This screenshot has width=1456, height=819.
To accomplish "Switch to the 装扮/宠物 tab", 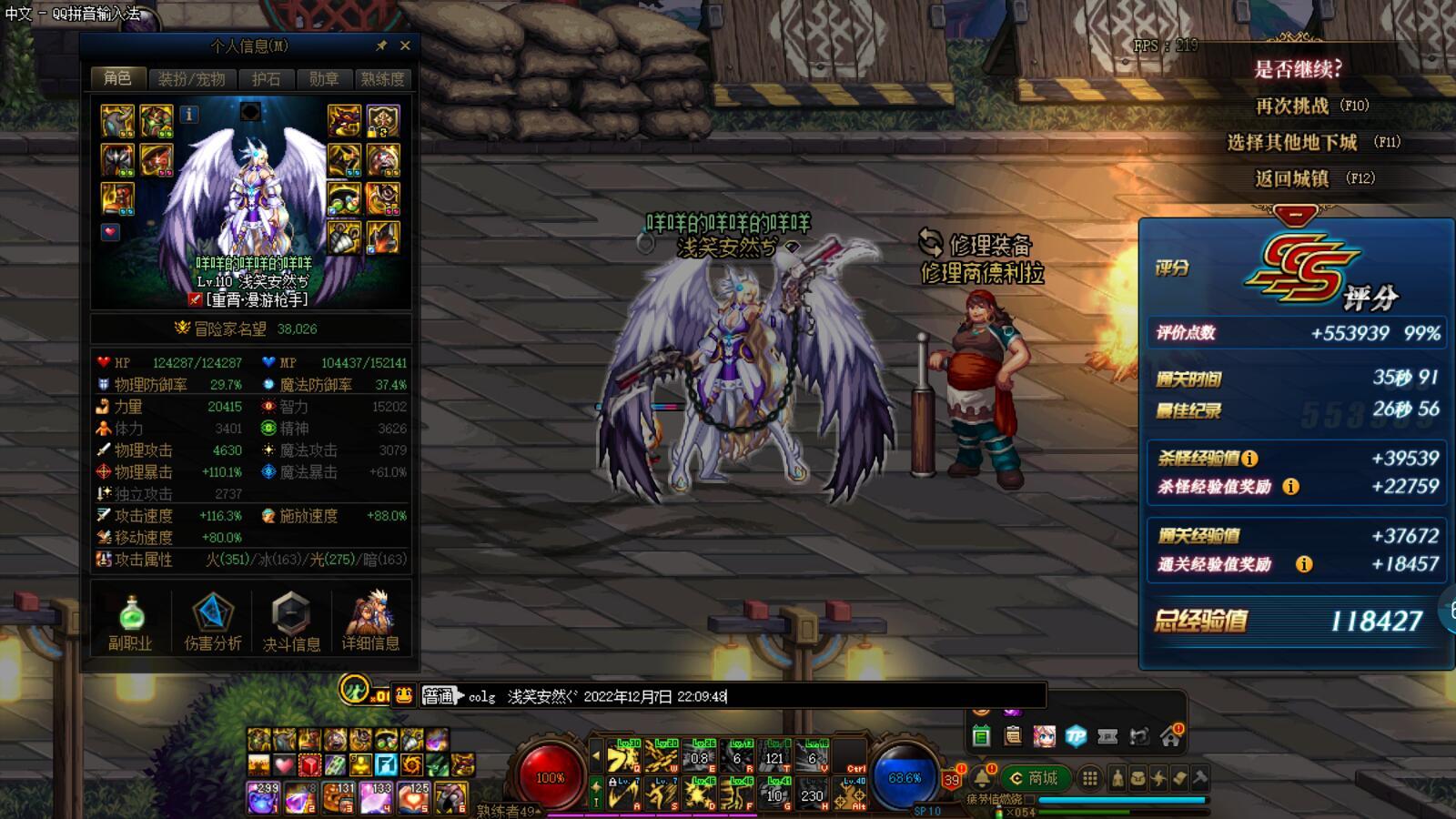I will tap(191, 79).
